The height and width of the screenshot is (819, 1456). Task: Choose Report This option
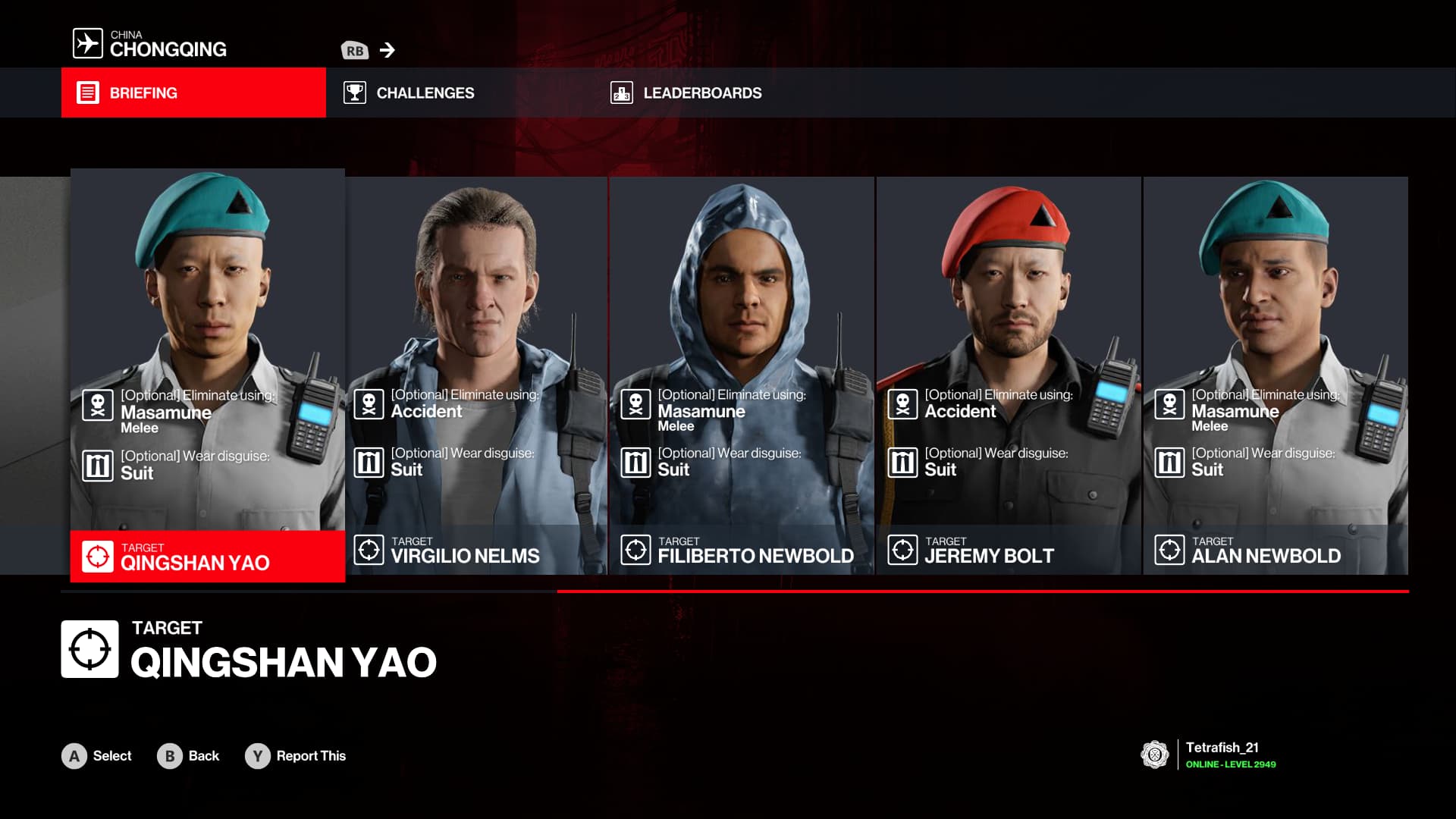[x=296, y=756]
